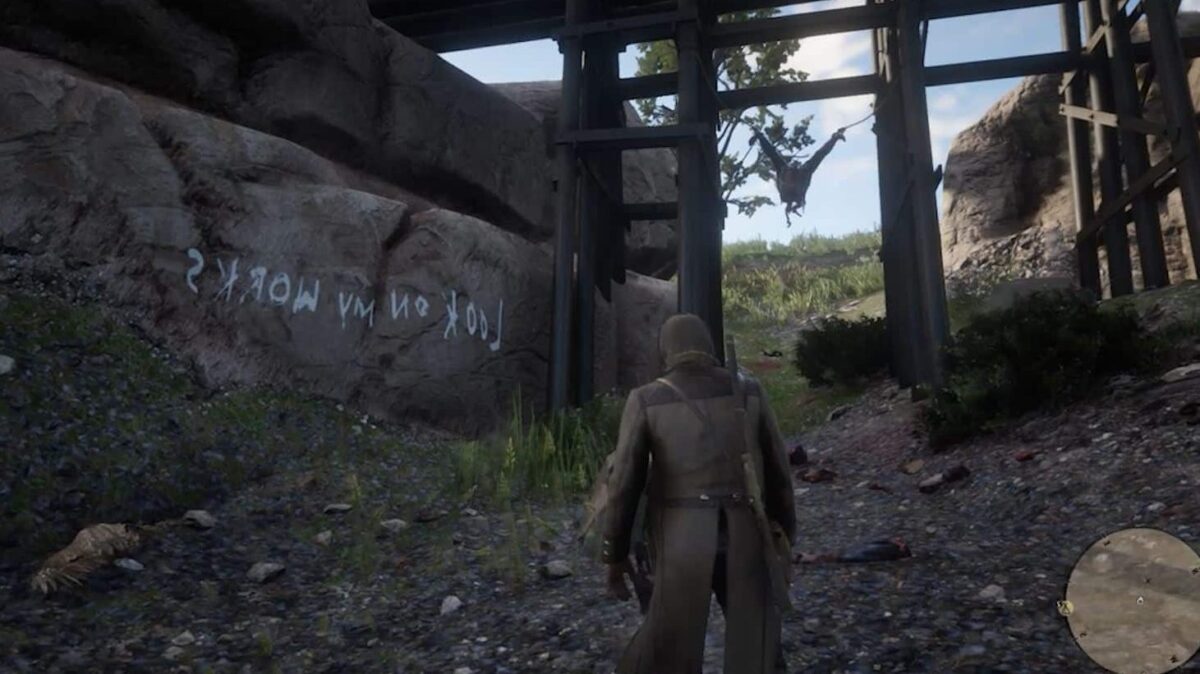
Task: Click the circular minimap
Action: 1133,600
